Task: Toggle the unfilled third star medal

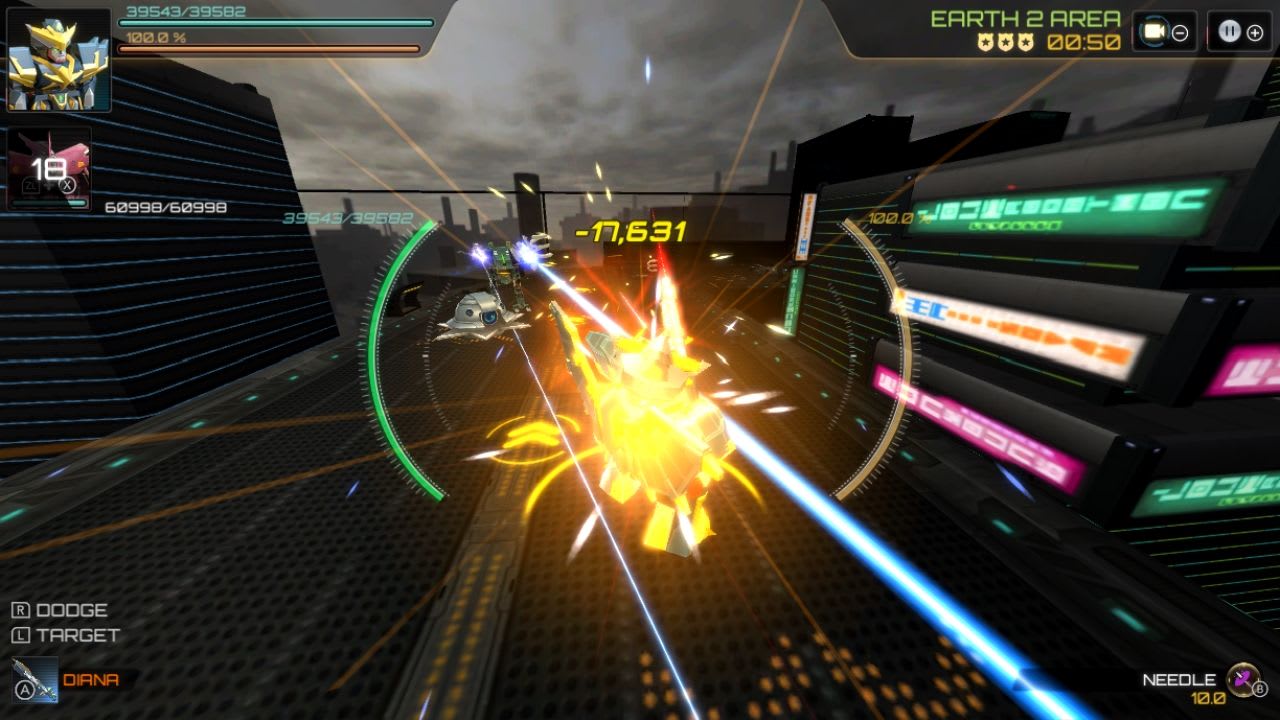Action: 1026,41
